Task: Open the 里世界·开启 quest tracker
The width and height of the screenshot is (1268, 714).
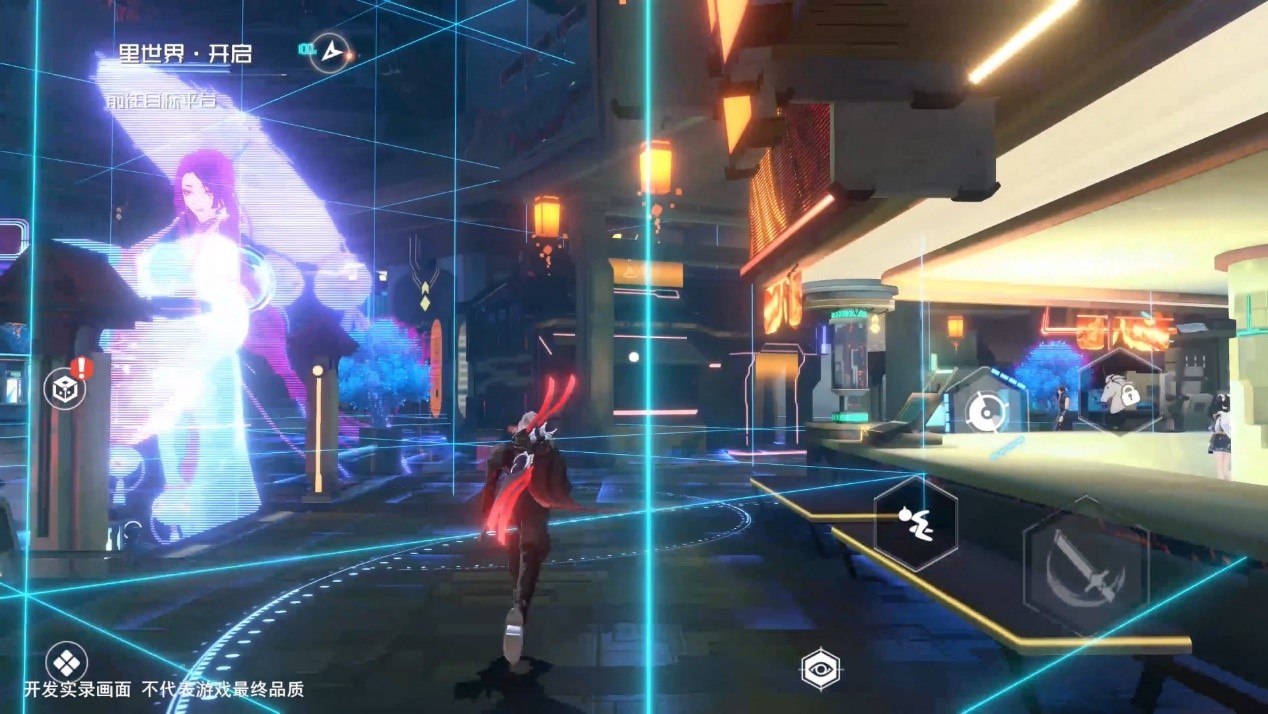Action: tap(185, 54)
